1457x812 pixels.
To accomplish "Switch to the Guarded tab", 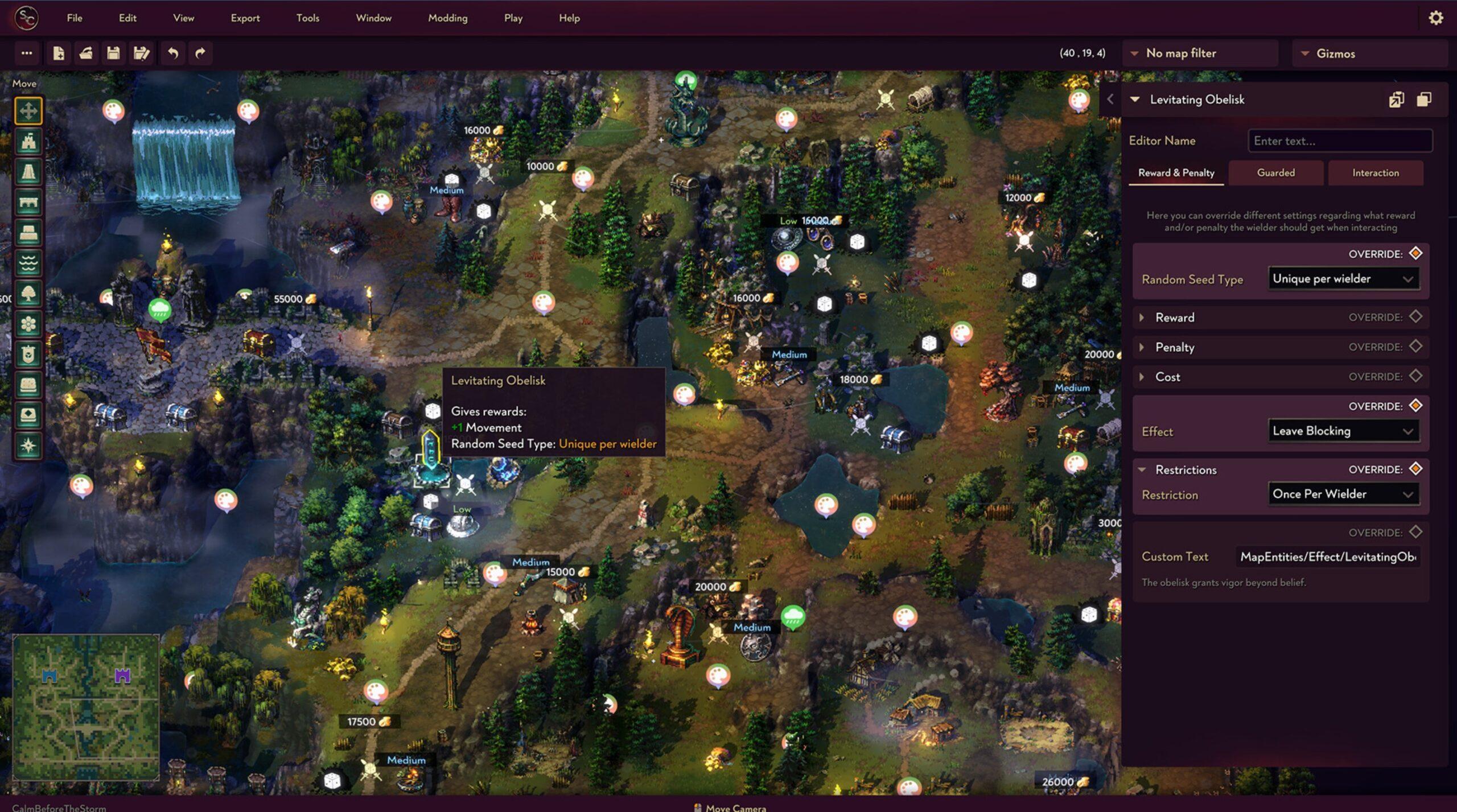I will [1275, 172].
